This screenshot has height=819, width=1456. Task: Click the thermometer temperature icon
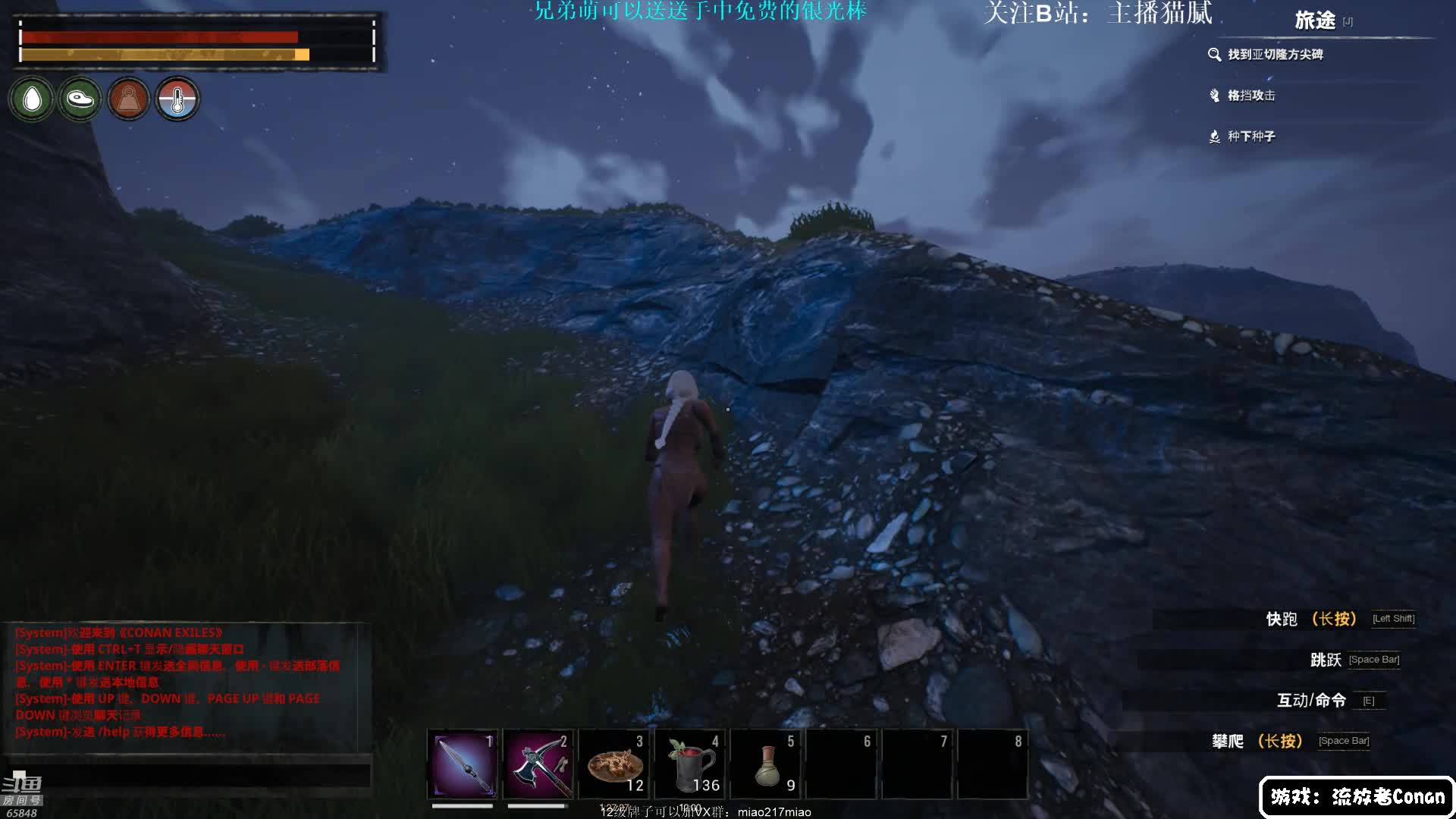(177, 99)
